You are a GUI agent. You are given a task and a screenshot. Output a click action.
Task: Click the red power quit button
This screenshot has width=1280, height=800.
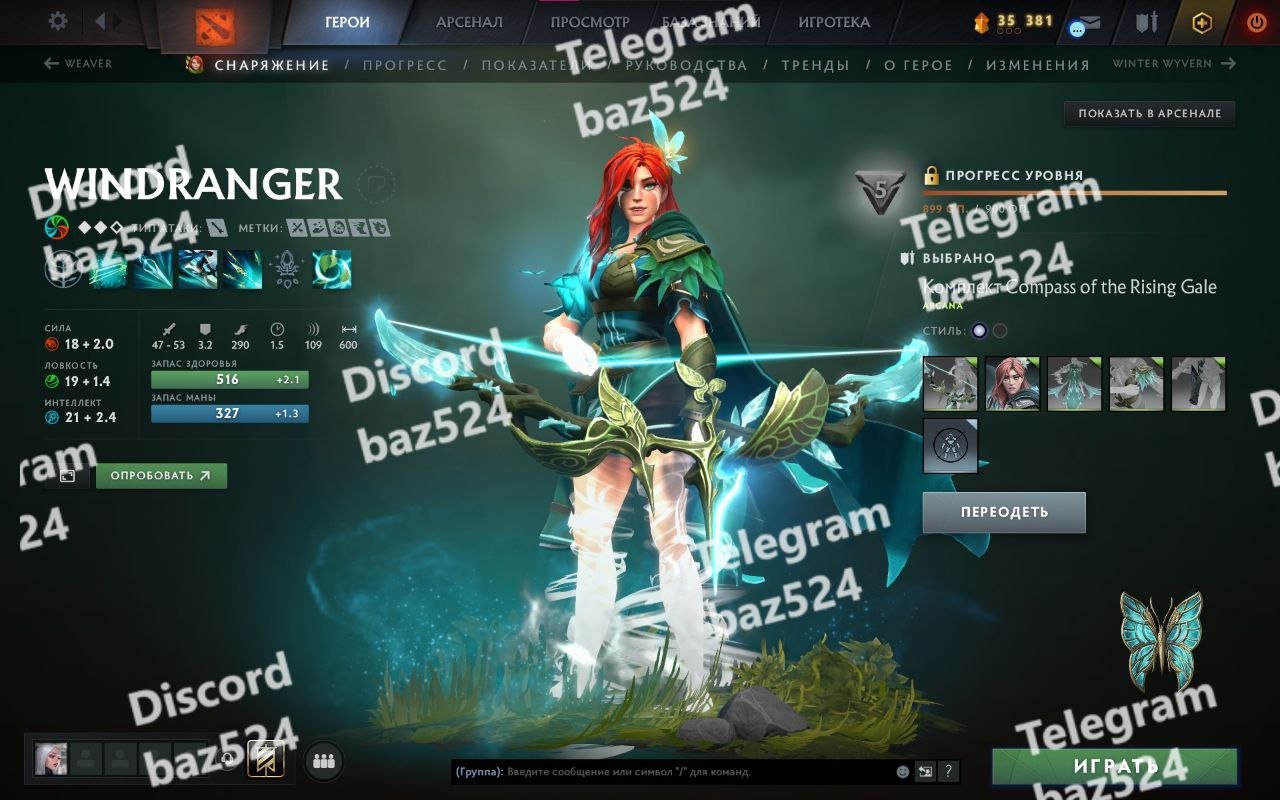(x=1257, y=22)
